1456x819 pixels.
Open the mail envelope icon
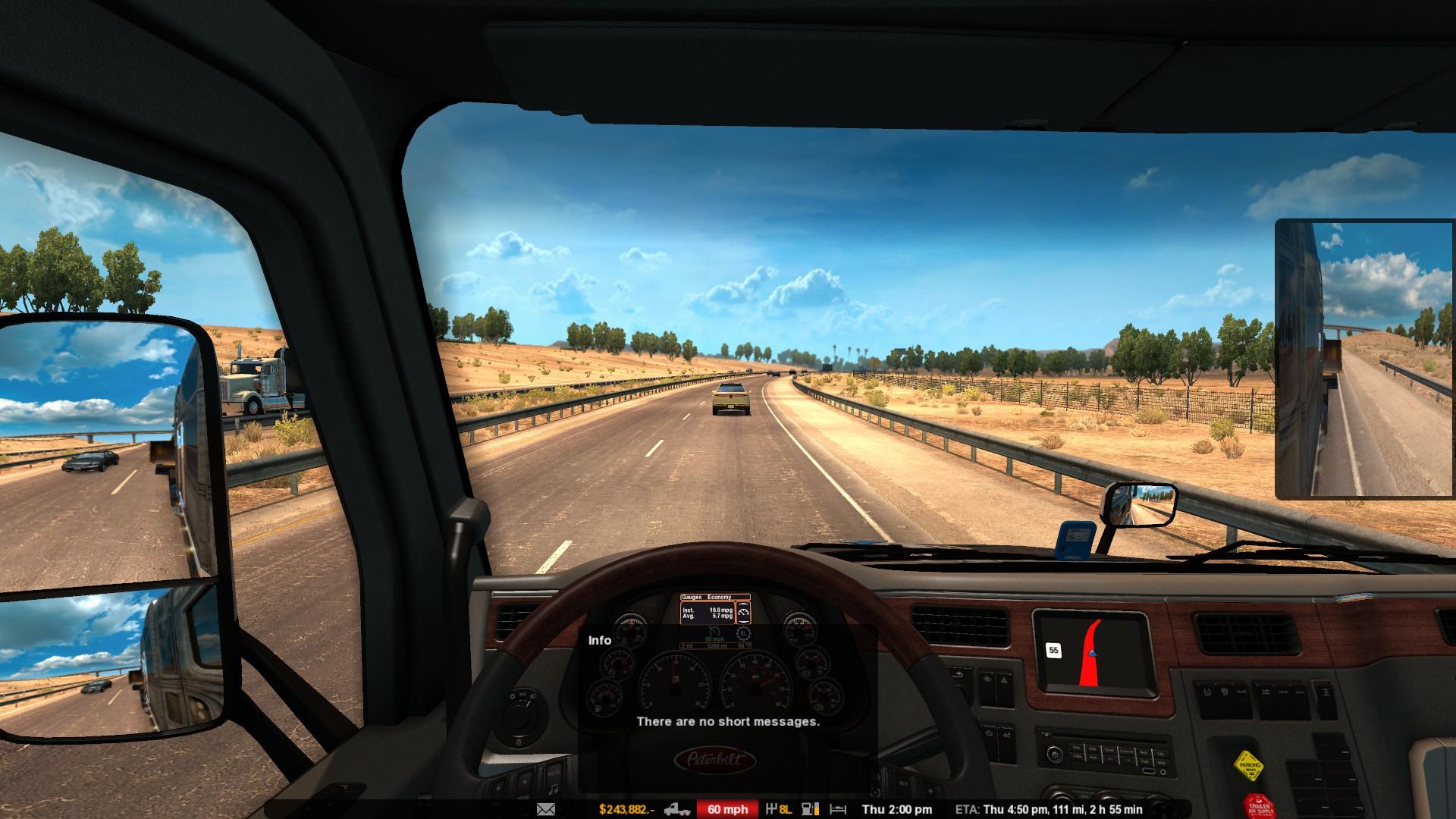pos(545,809)
